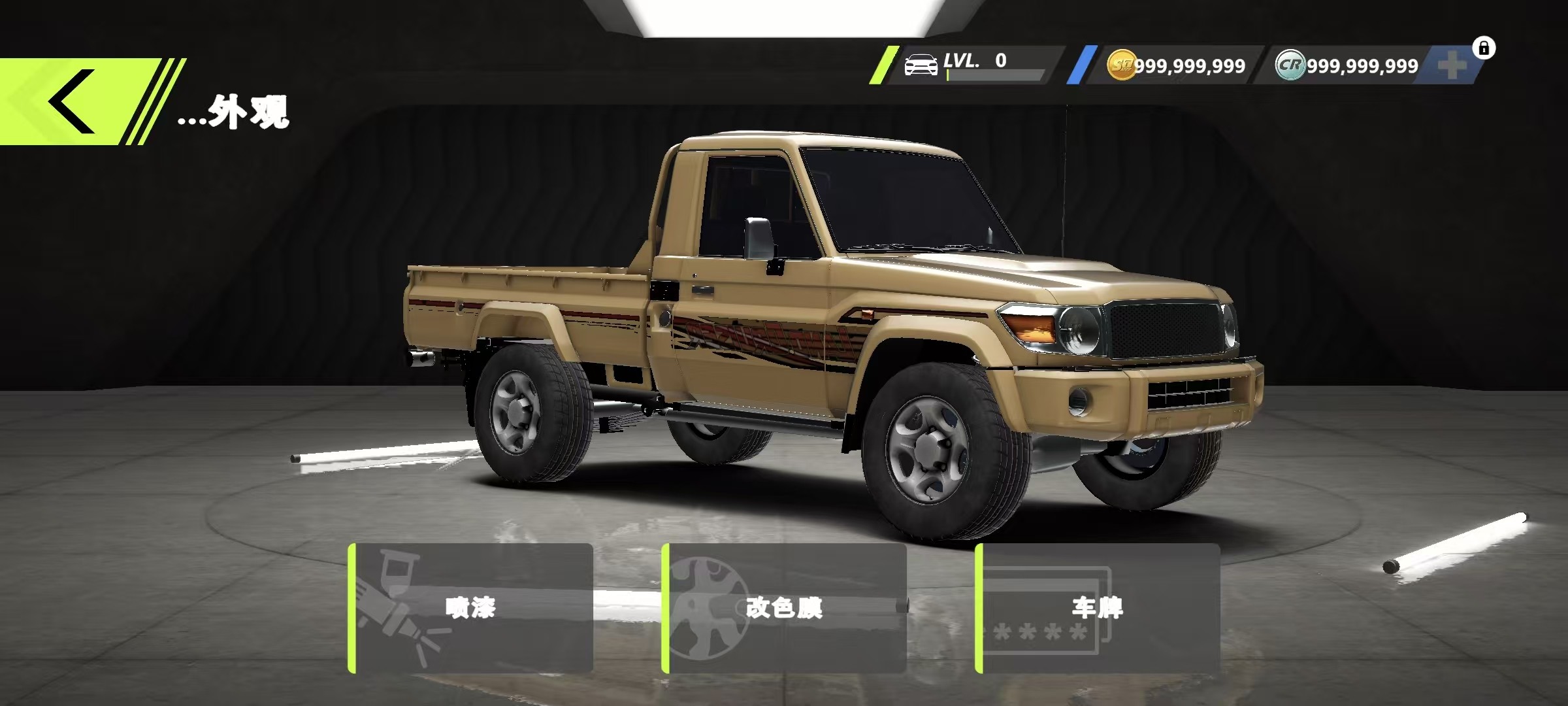Choose the 车牌 license plate option

point(1098,608)
